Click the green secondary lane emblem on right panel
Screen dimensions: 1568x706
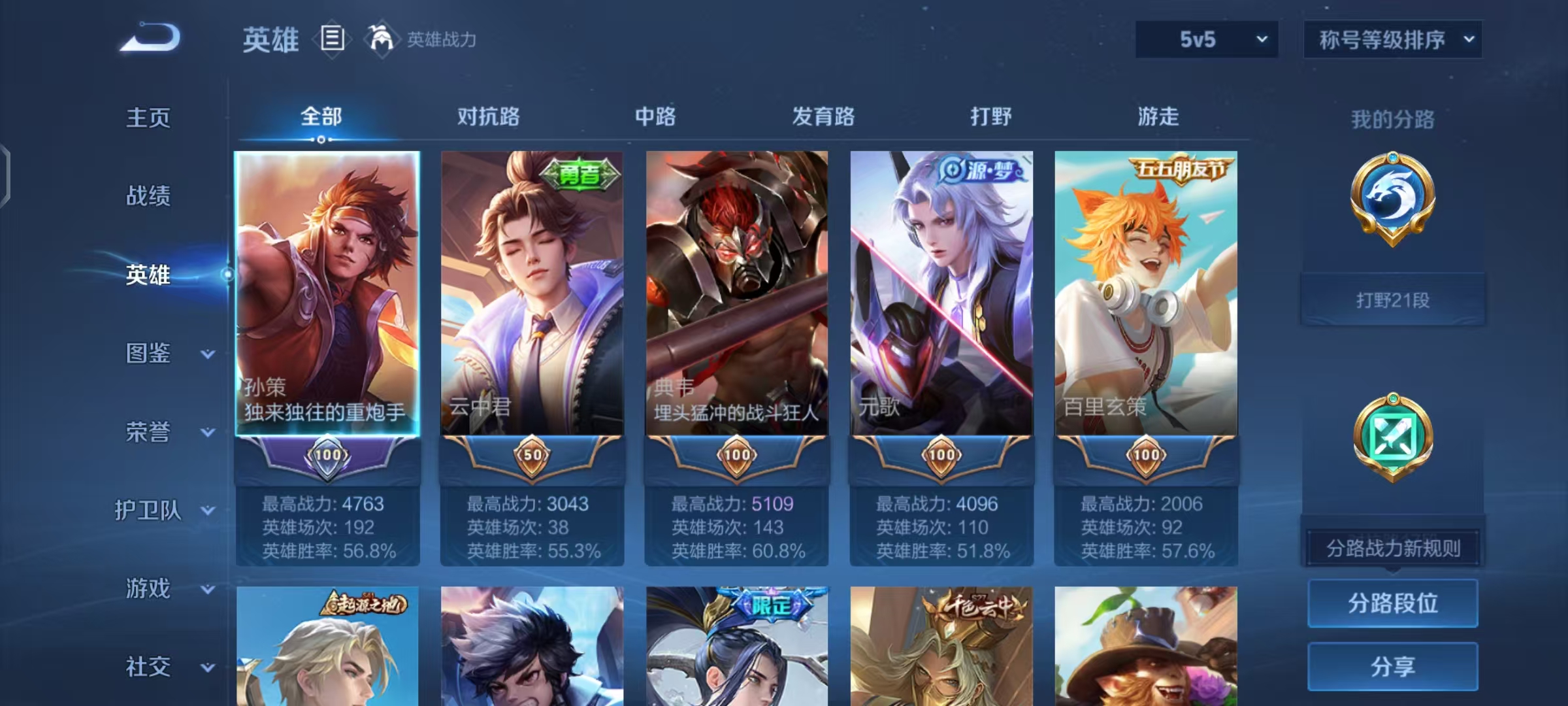pyautogui.click(x=1393, y=435)
